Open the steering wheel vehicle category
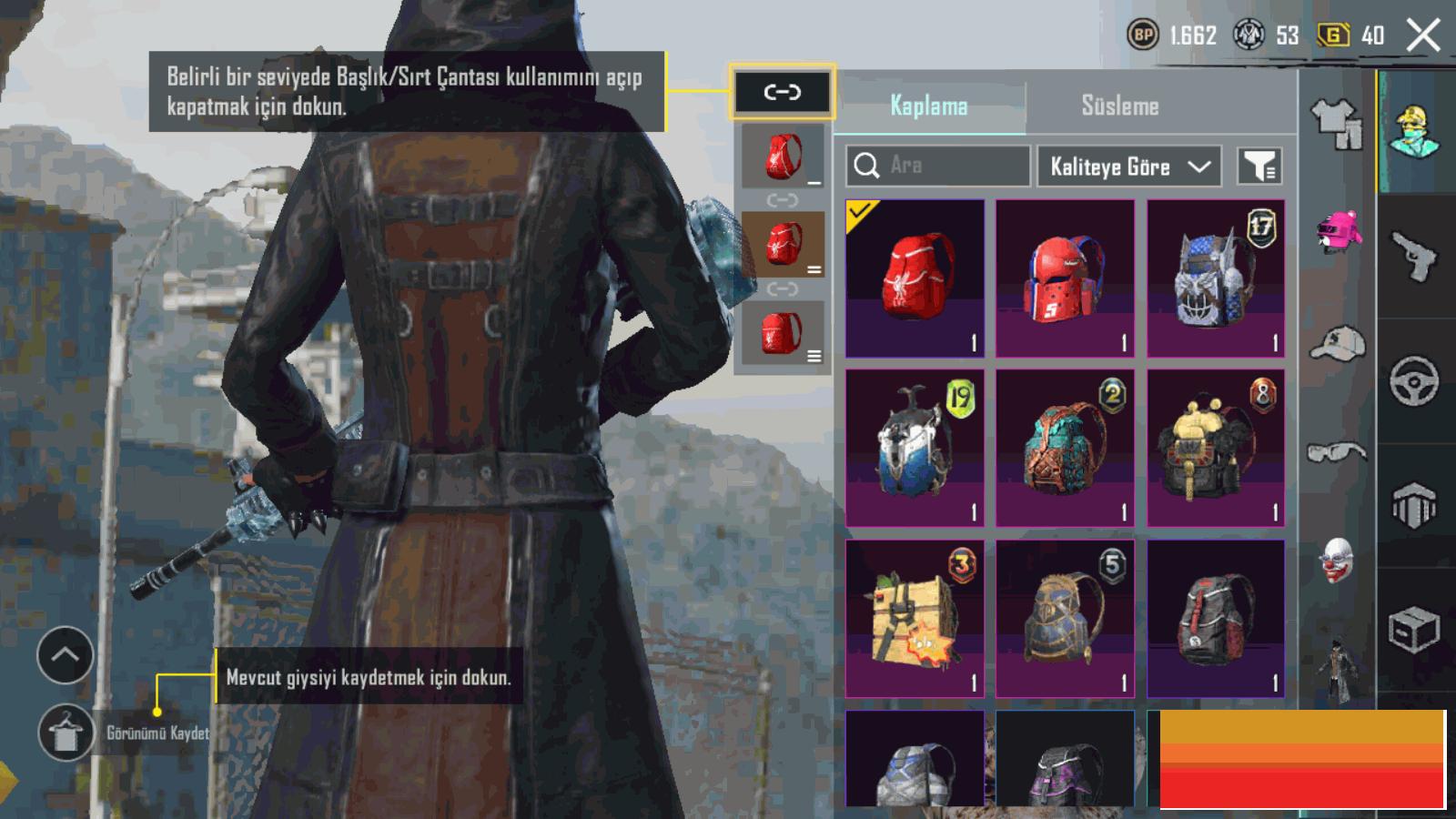The width and height of the screenshot is (1456, 819). (x=1415, y=380)
